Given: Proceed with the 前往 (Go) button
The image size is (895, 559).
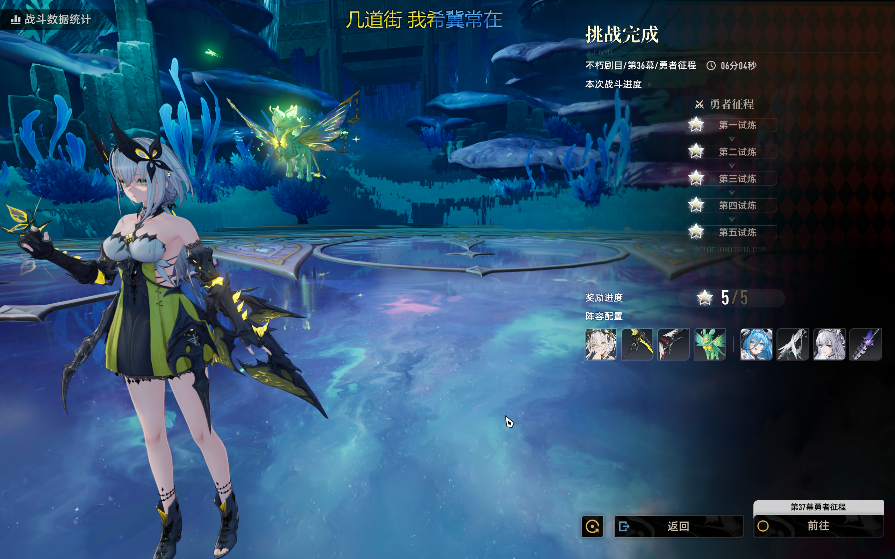Looking at the screenshot, I should pos(818,526).
